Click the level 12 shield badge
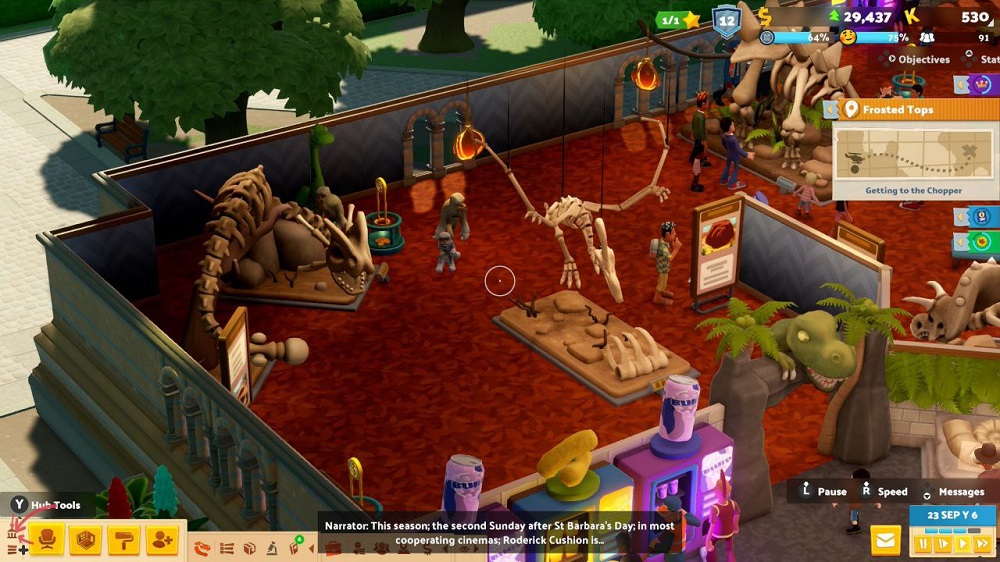The image size is (1000, 562). point(725,19)
